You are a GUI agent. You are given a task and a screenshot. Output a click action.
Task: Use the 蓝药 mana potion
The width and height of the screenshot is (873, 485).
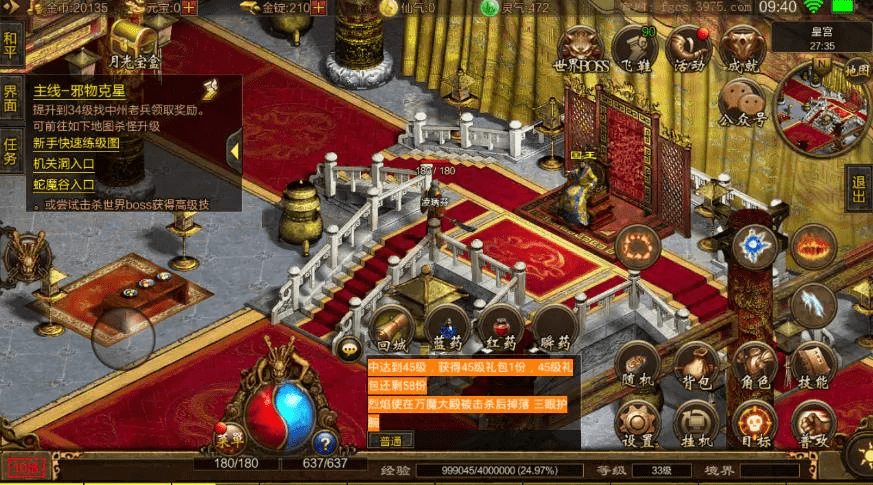coord(446,327)
